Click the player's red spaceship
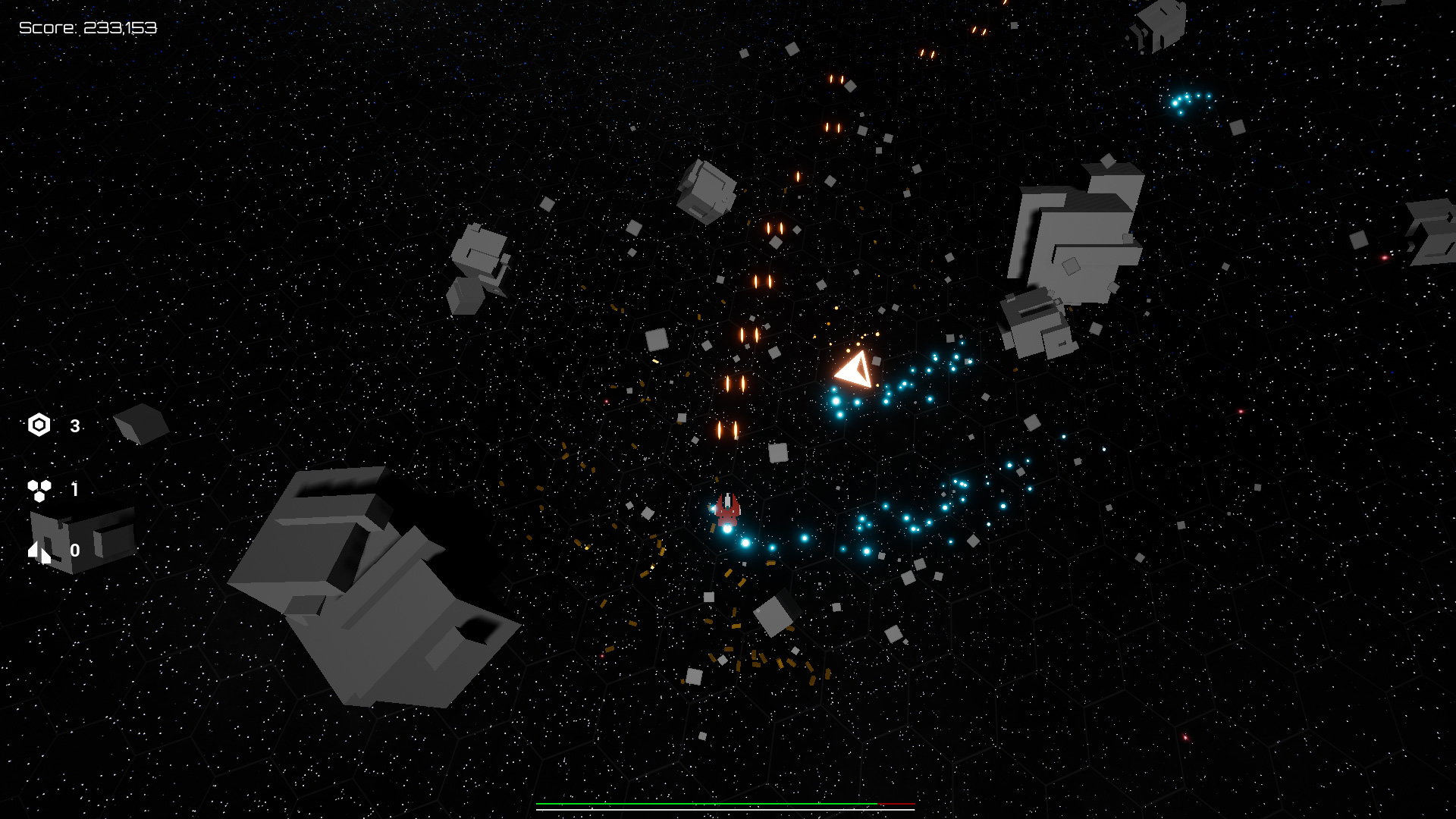The image size is (1456, 819). pos(726,510)
